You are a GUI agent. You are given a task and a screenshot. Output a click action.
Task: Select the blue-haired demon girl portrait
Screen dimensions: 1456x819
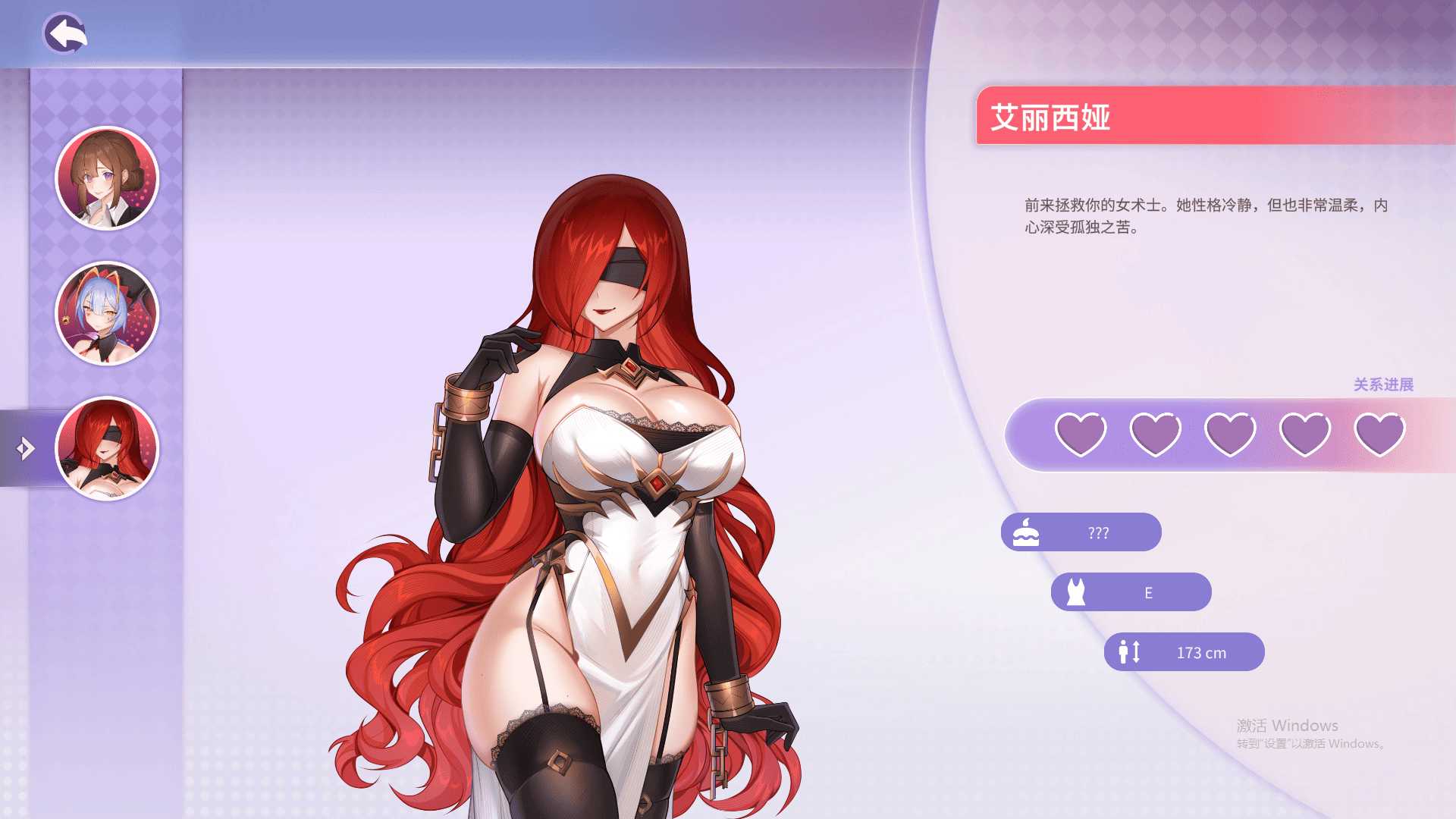107,314
